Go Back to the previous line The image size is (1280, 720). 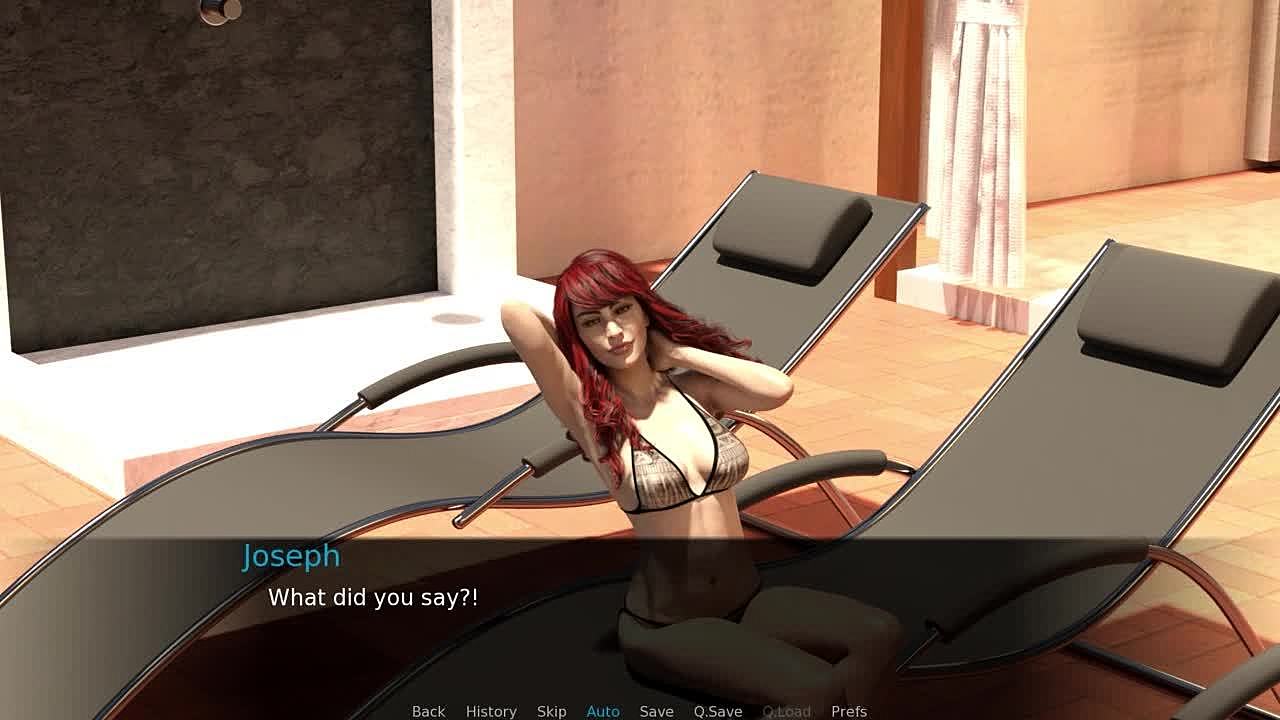428,711
